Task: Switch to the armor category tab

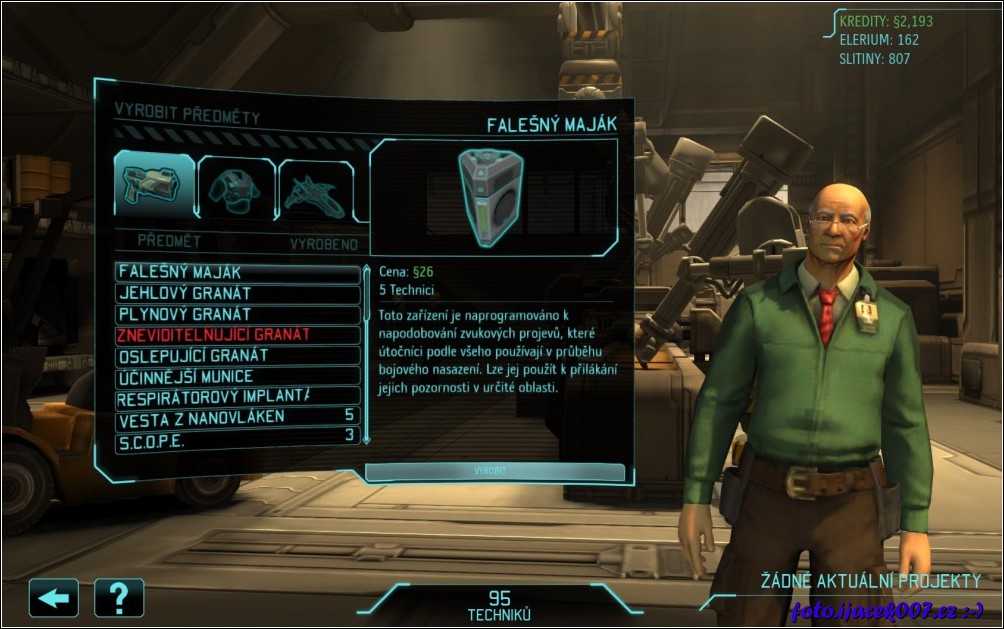Action: pyautogui.click(x=235, y=188)
